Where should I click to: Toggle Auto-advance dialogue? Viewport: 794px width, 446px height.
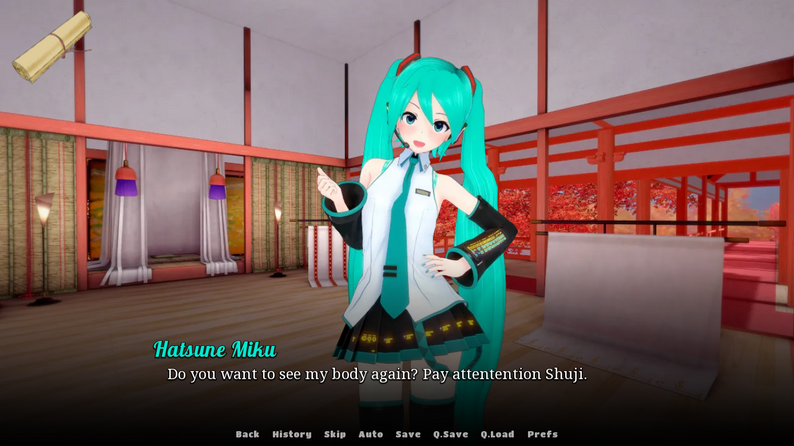tap(371, 434)
